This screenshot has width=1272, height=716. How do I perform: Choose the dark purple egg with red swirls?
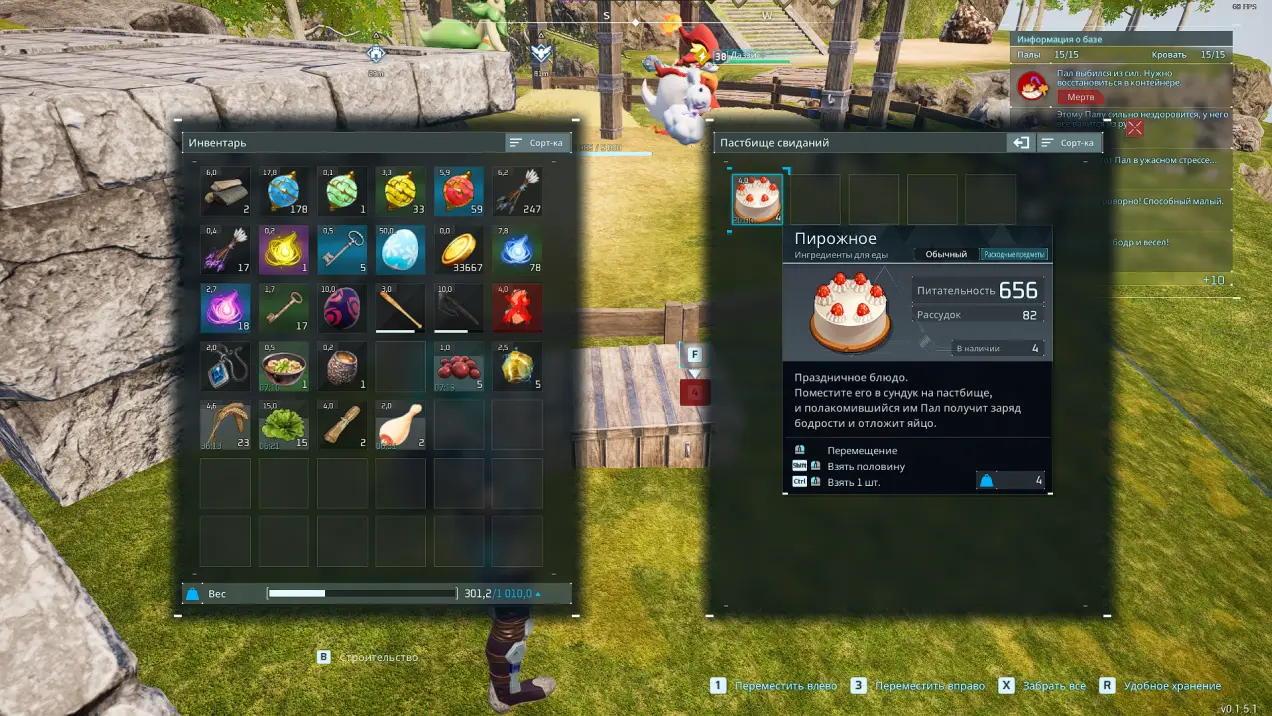342,308
